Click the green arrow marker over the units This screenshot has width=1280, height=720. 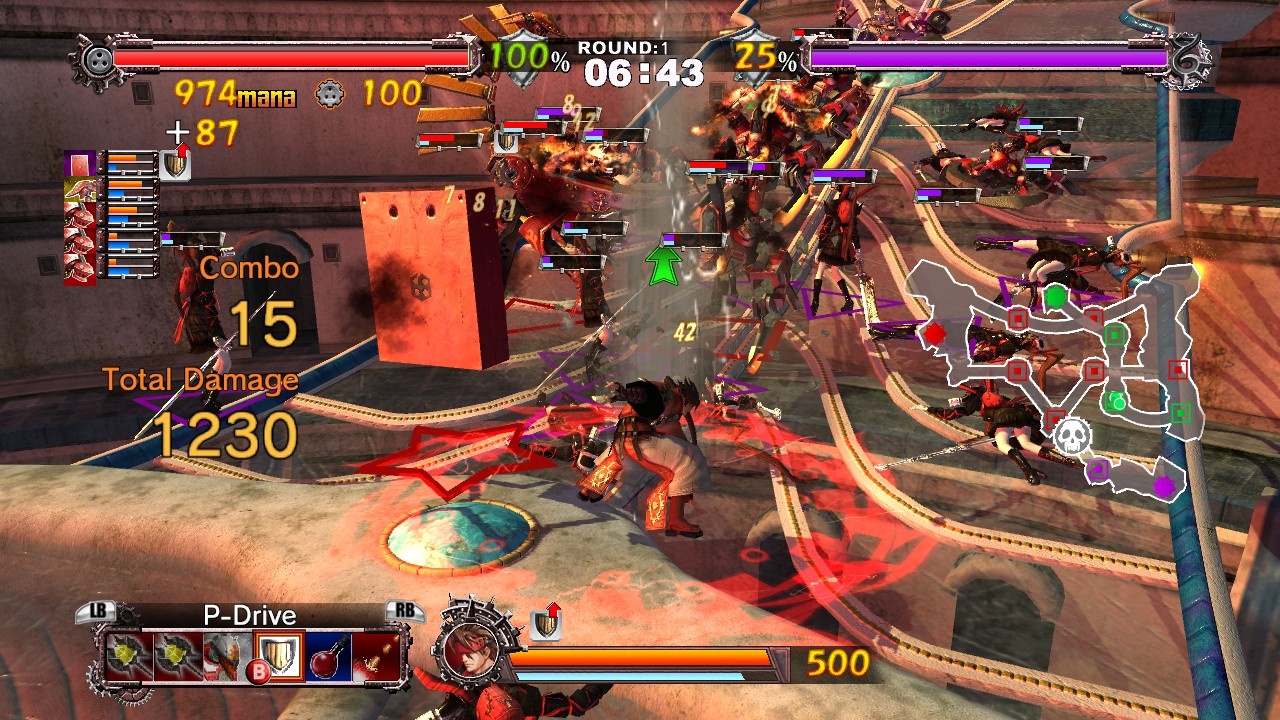click(x=662, y=265)
